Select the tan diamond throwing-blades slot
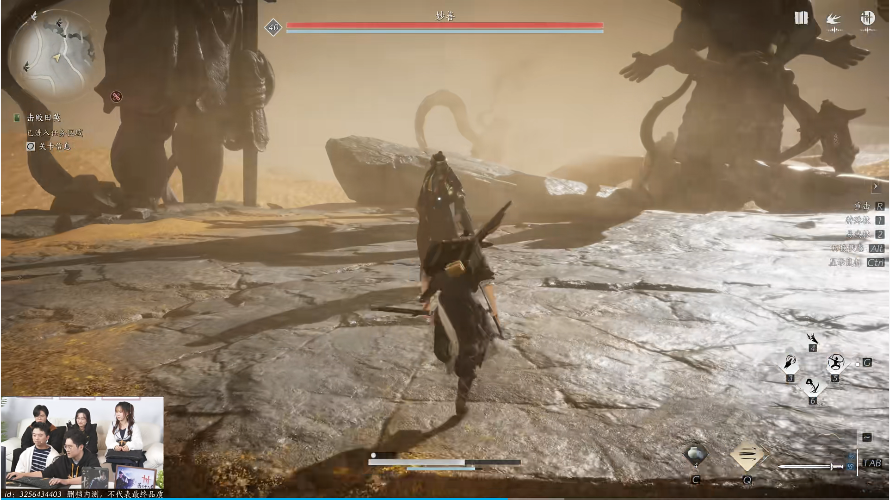890x500 pixels. [747, 455]
